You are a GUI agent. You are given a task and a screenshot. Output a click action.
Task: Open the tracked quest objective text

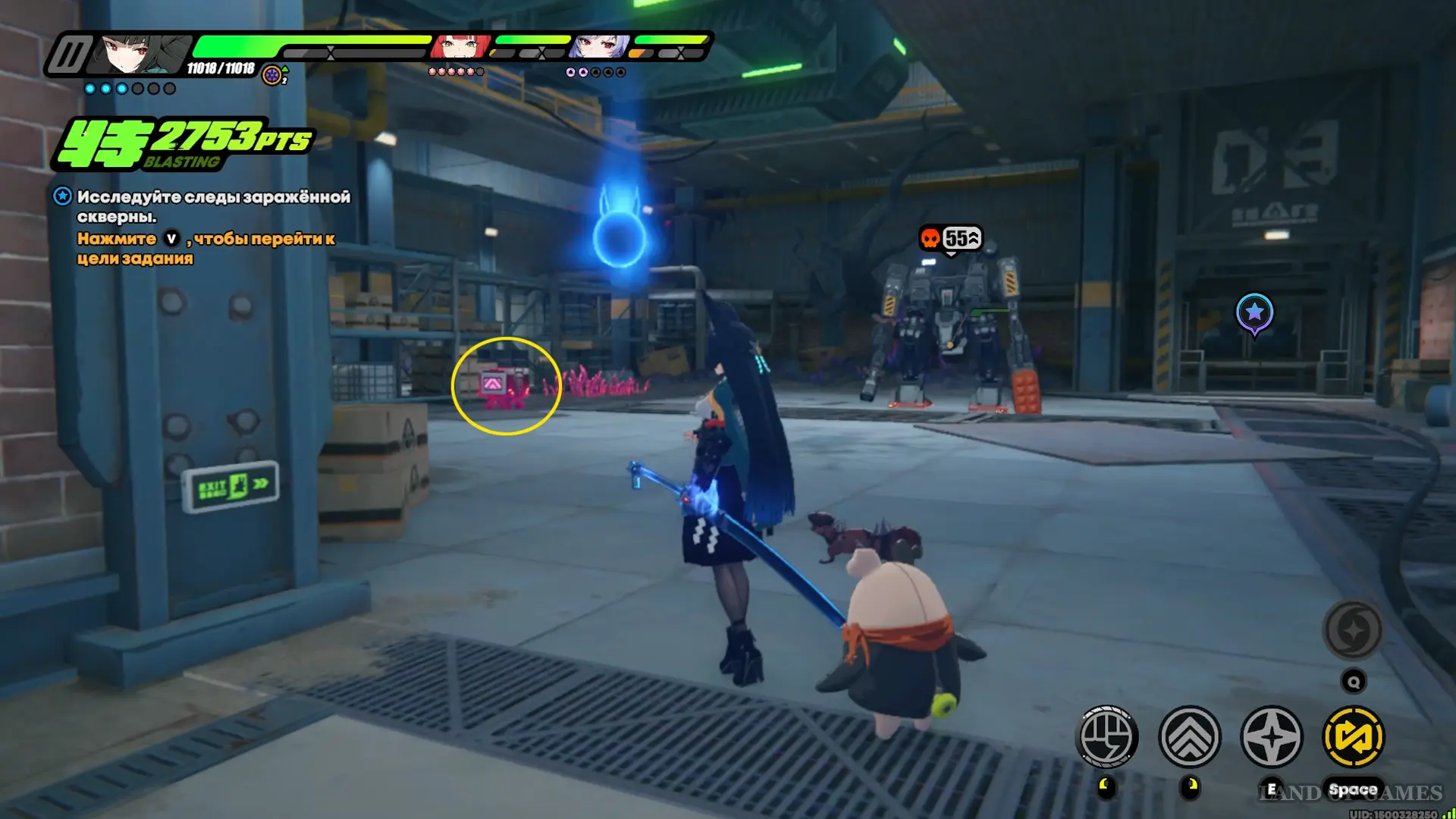(x=213, y=206)
